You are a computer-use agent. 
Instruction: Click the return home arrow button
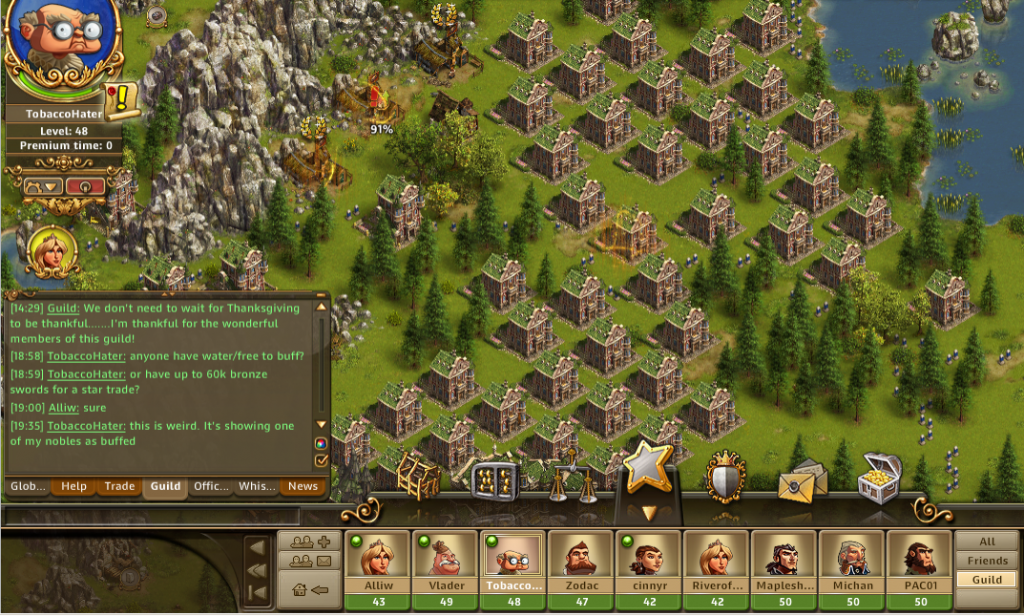click(x=309, y=588)
